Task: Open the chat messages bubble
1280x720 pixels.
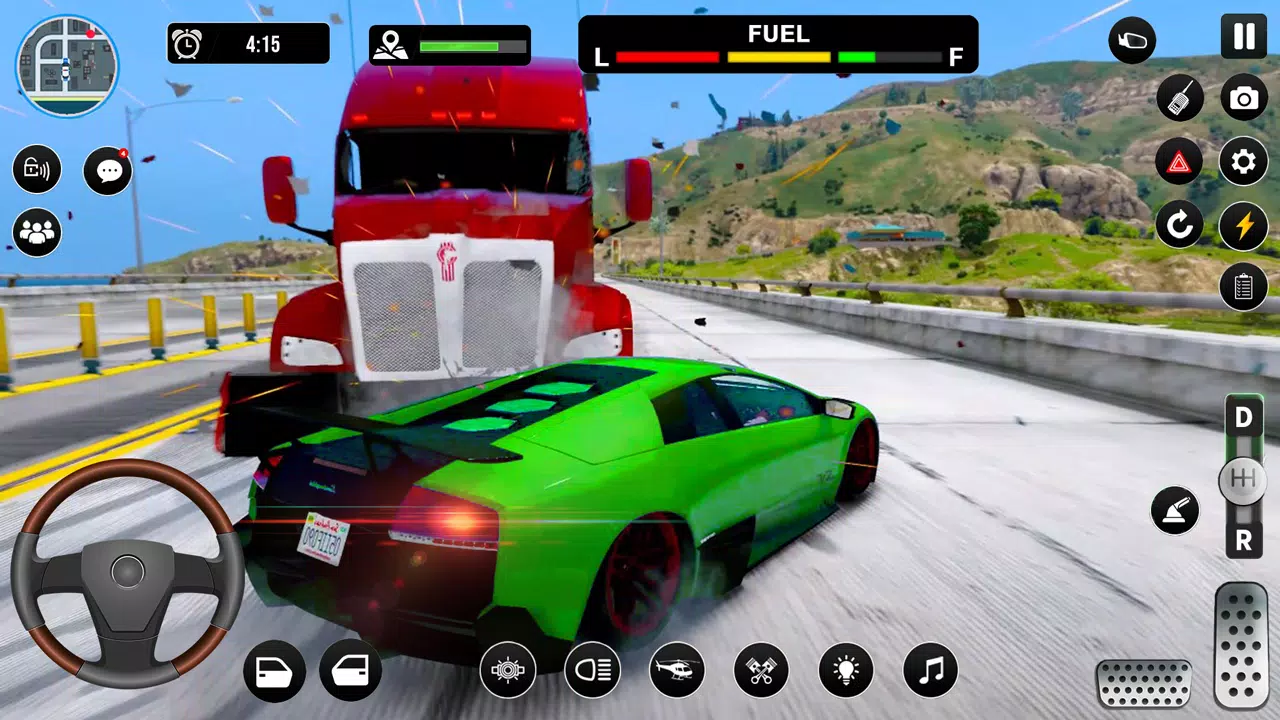Action: pos(107,171)
